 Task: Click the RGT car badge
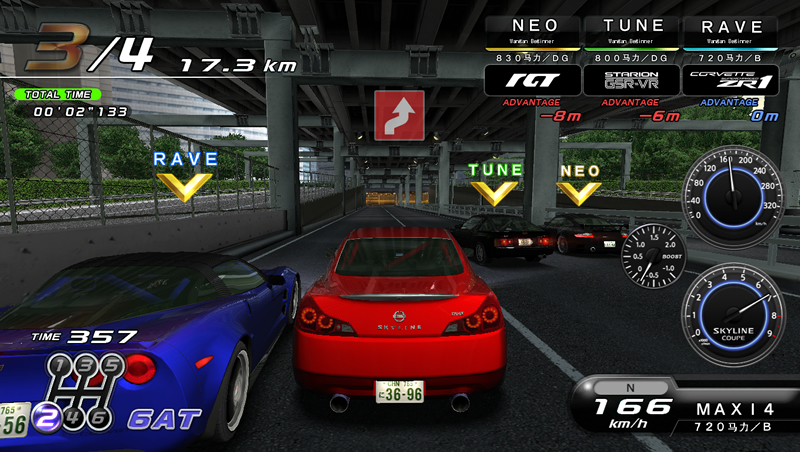[532, 80]
